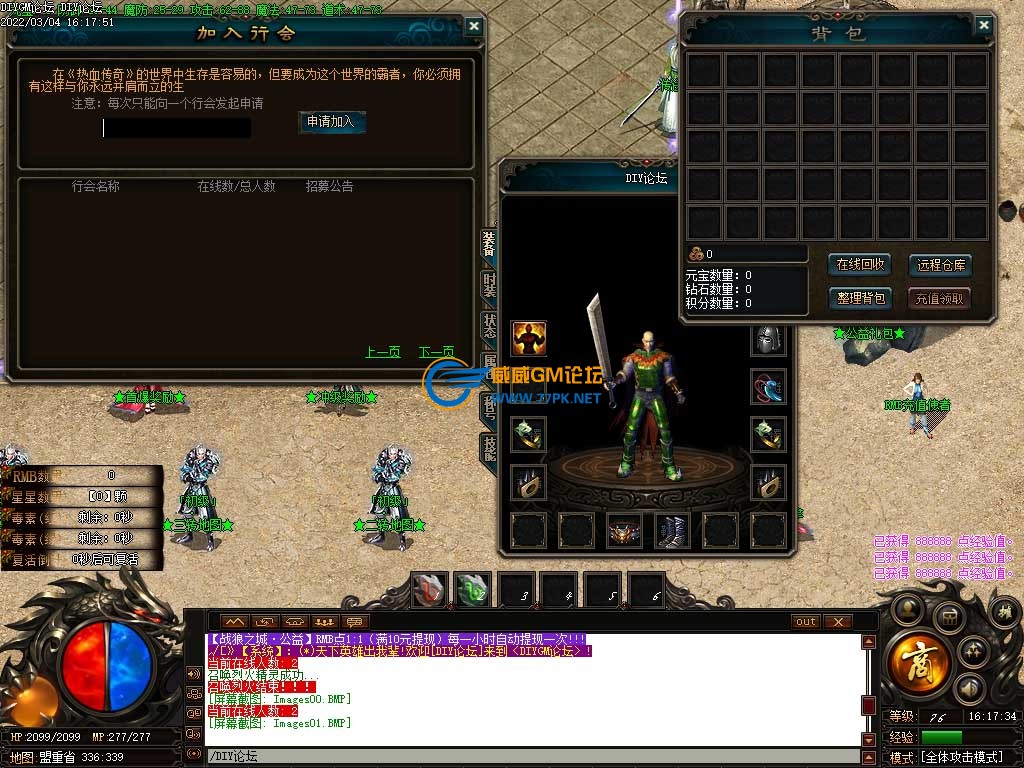Close the 加入行会 guild window
This screenshot has height=768, width=1024.
(474, 27)
